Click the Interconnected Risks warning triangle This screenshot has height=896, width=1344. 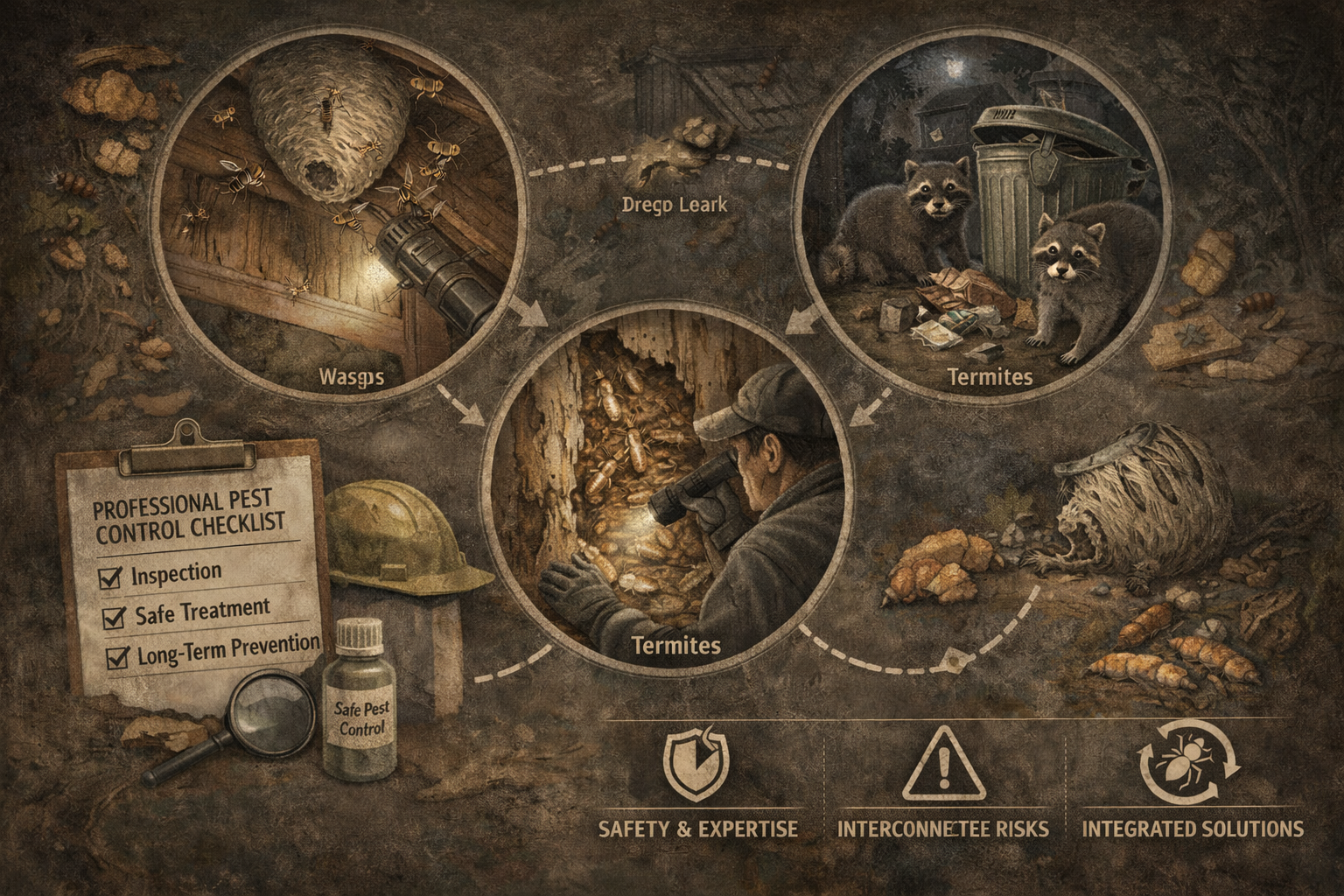[x=942, y=763]
